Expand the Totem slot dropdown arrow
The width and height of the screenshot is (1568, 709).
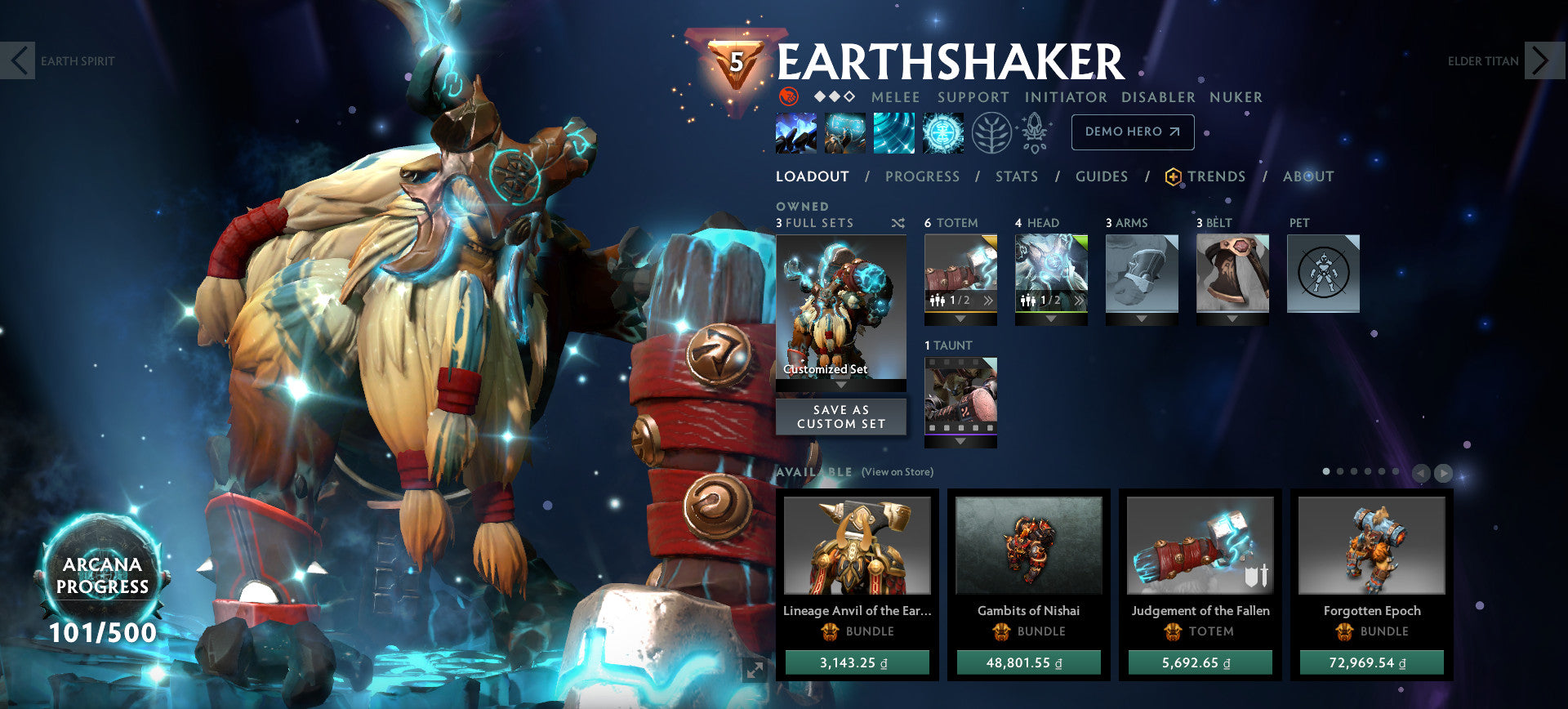pyautogui.click(x=960, y=319)
